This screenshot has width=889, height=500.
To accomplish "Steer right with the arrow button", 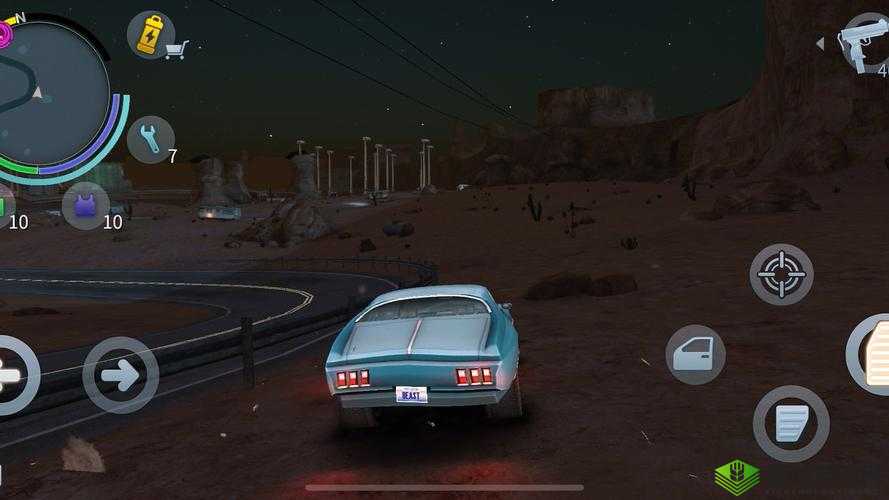I will click(120, 375).
